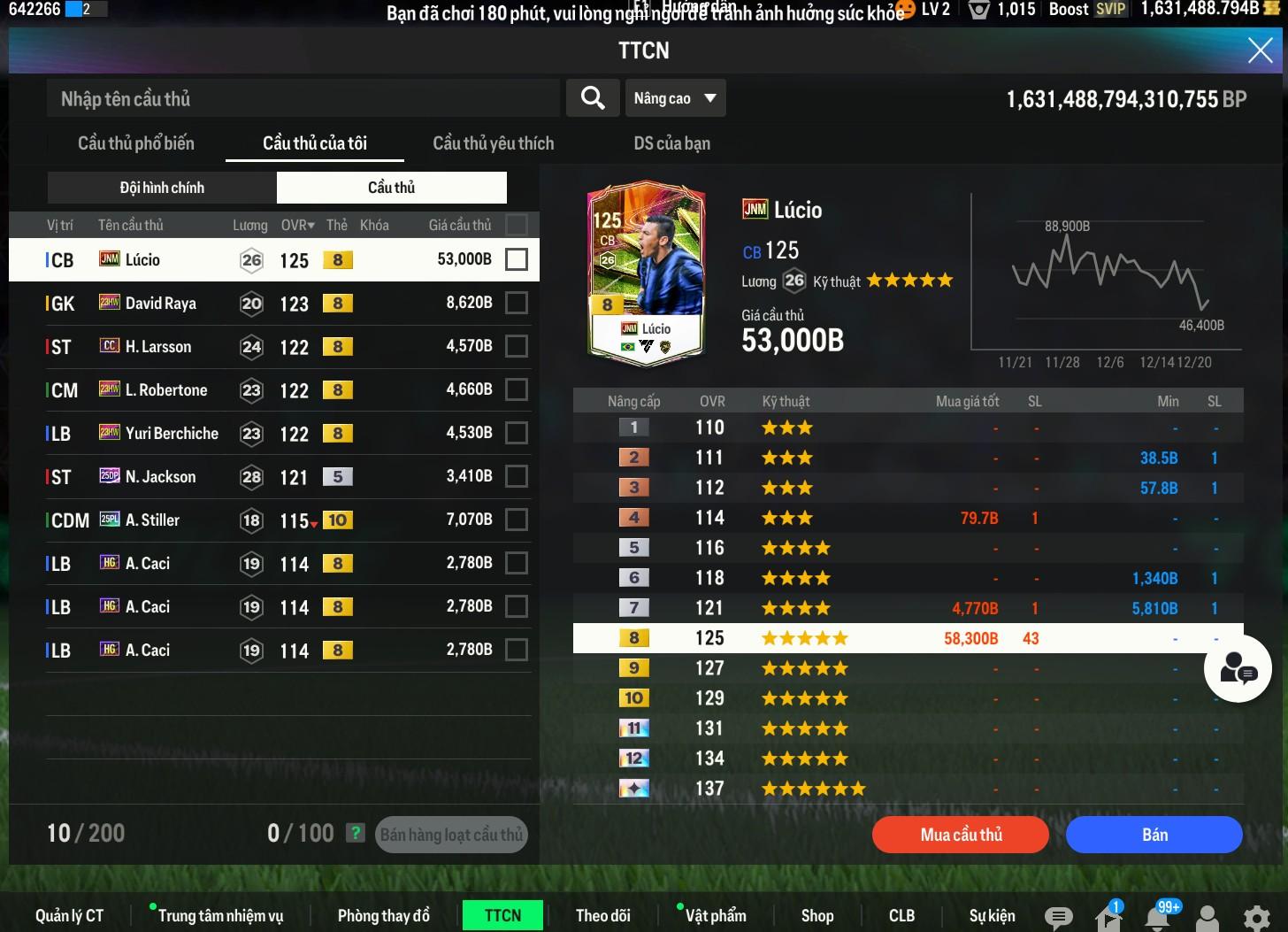Screen dimensions: 1288x932
Task: Open the floating chat support bubble
Action: [1238, 670]
